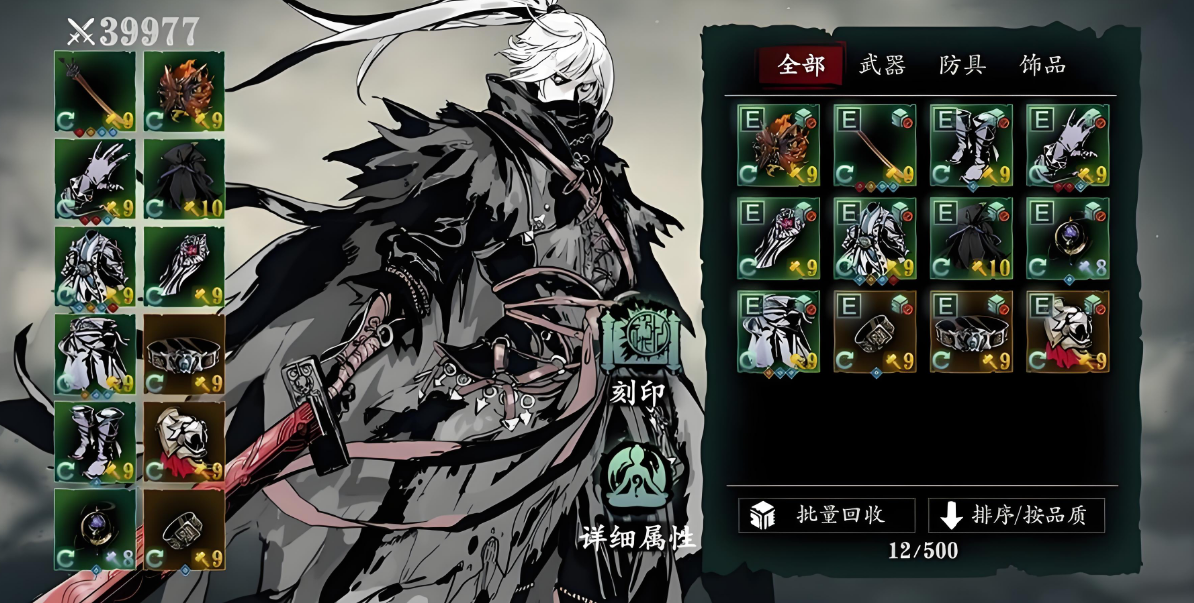
Task: Choose the belt item in the inventory grid
Action: (x=970, y=332)
